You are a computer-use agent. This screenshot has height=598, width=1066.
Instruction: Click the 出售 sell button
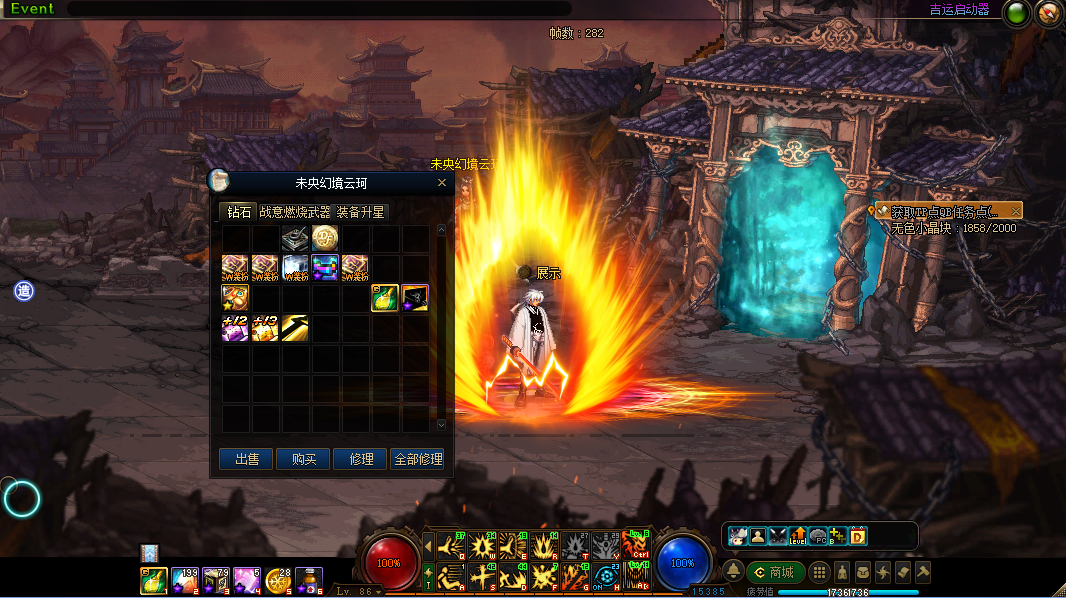pos(246,459)
